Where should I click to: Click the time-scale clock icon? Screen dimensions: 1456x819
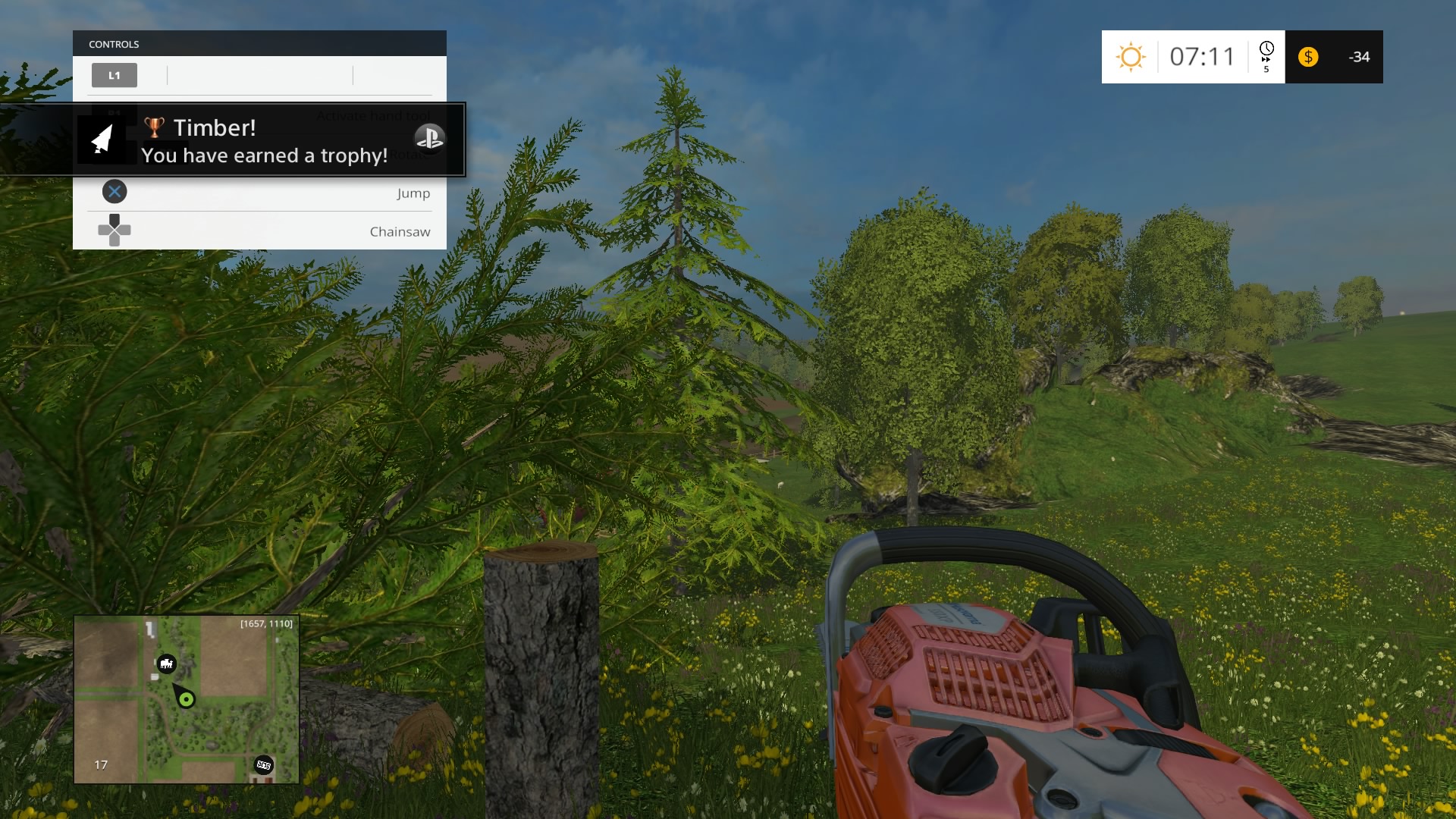1266,51
